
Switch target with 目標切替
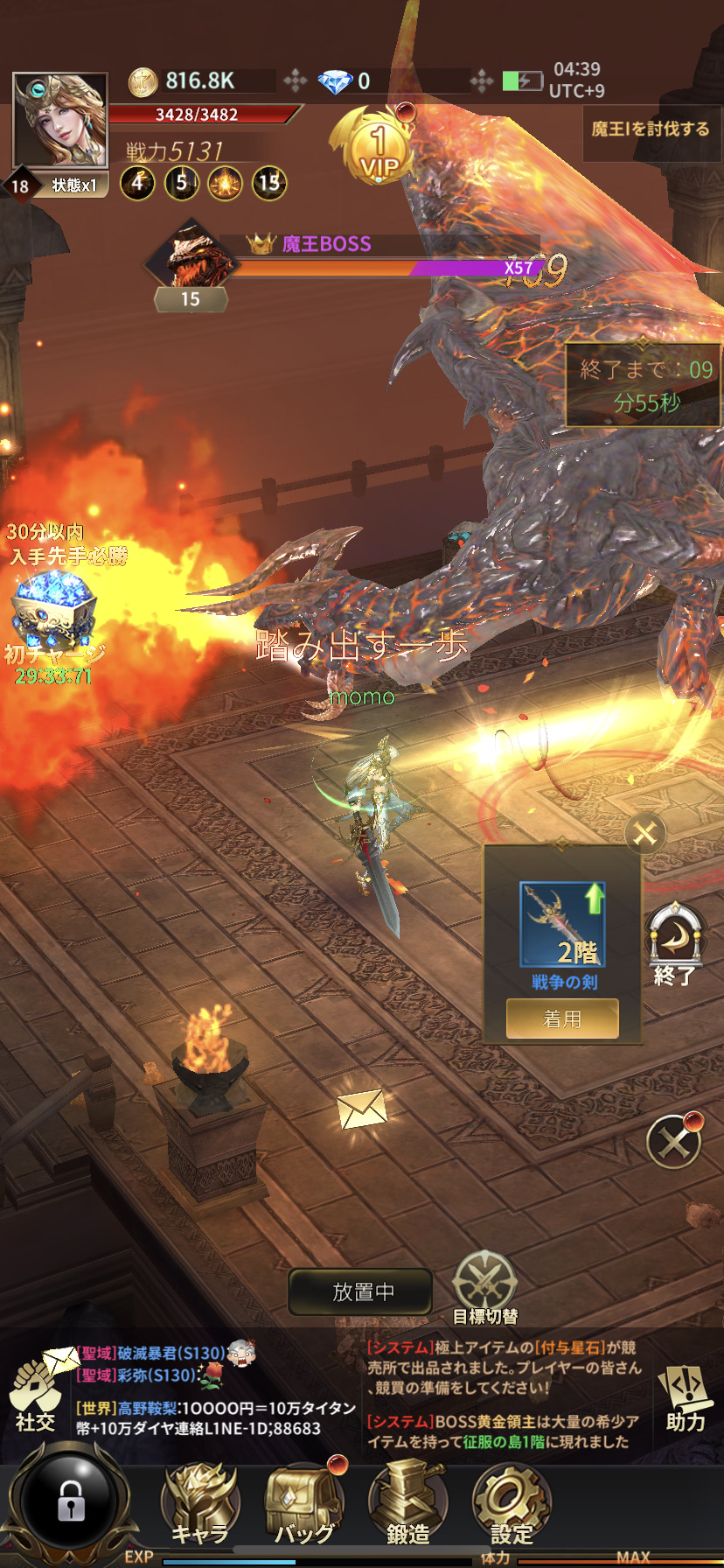[x=485, y=1286]
